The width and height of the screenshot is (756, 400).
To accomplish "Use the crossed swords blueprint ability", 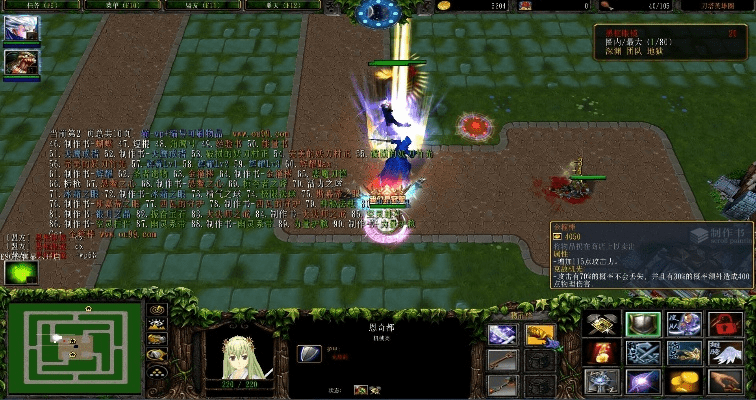I will pyautogui.click(x=641, y=352).
